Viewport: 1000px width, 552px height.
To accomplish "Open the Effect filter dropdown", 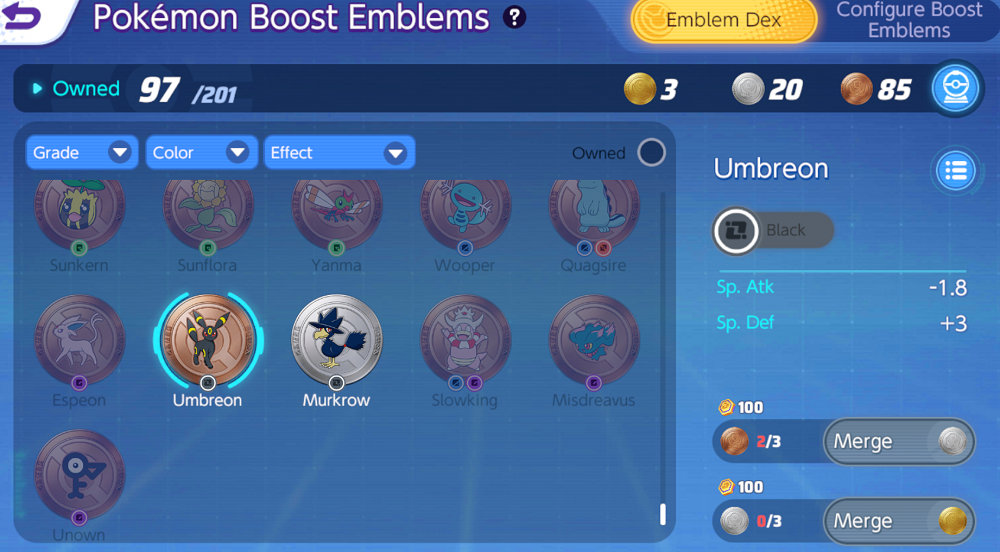I will click(338, 153).
